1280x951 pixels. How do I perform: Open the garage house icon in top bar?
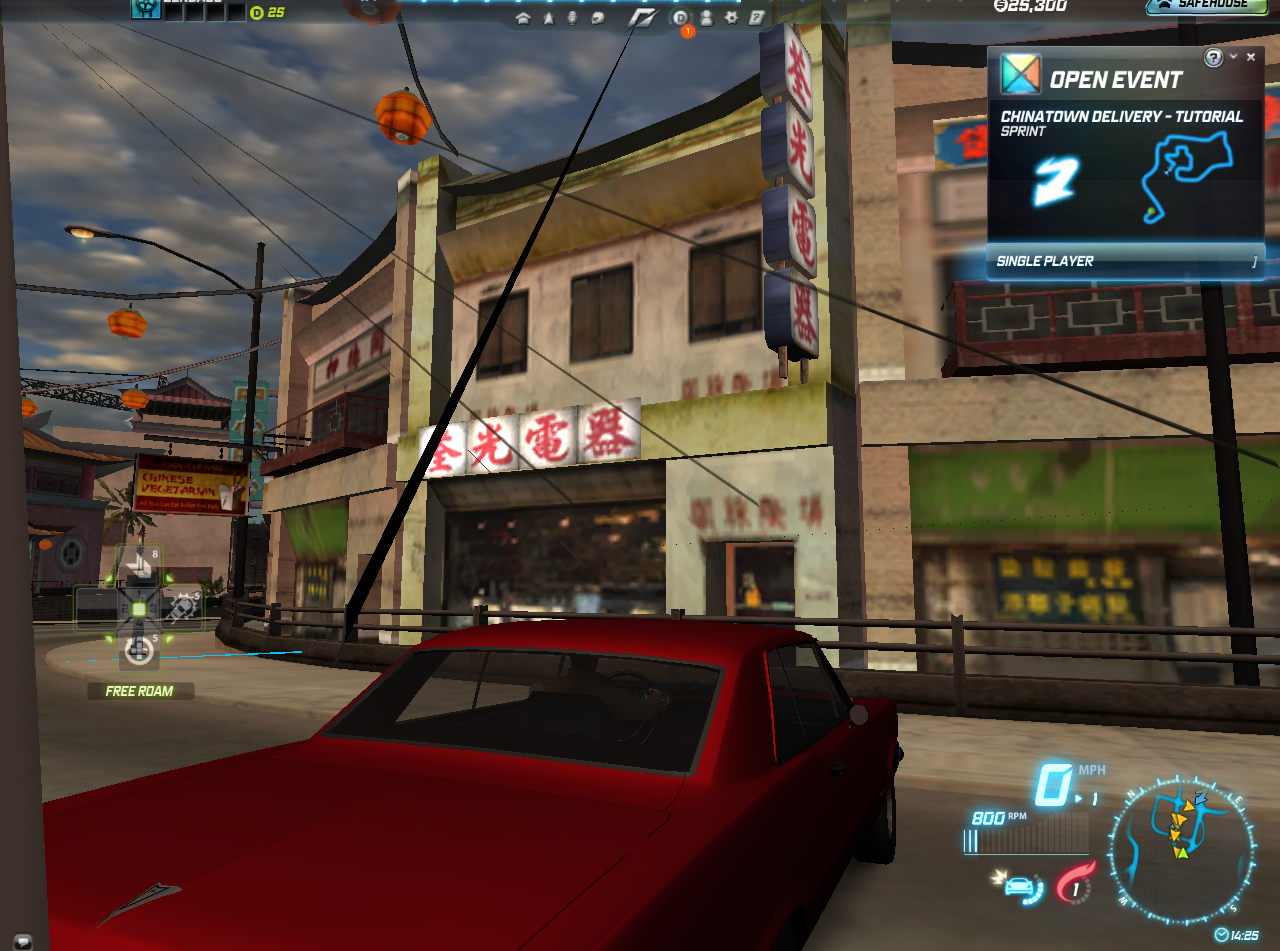[522, 18]
